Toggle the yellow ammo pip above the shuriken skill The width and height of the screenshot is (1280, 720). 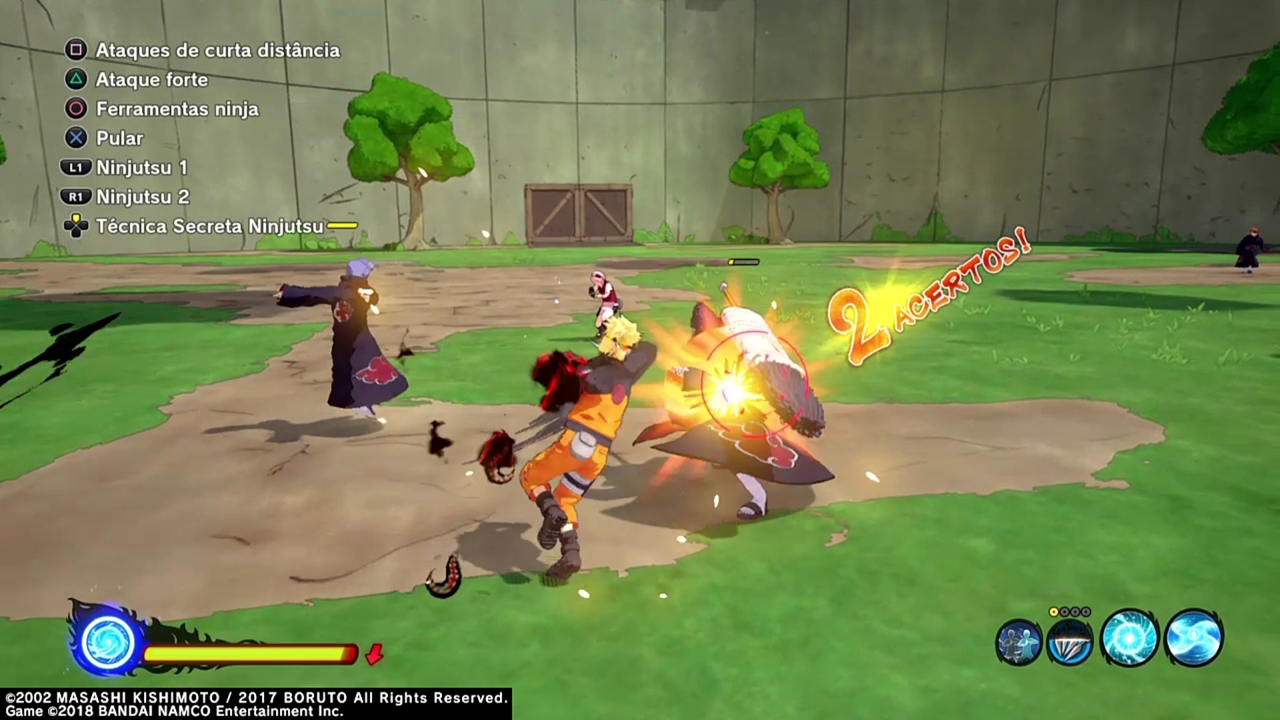pos(1053,612)
